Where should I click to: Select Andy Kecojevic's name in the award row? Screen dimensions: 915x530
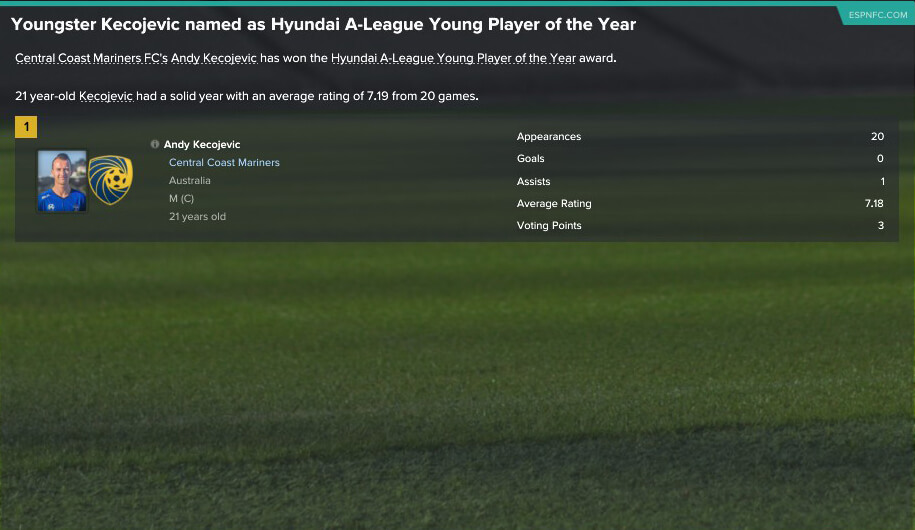click(202, 145)
